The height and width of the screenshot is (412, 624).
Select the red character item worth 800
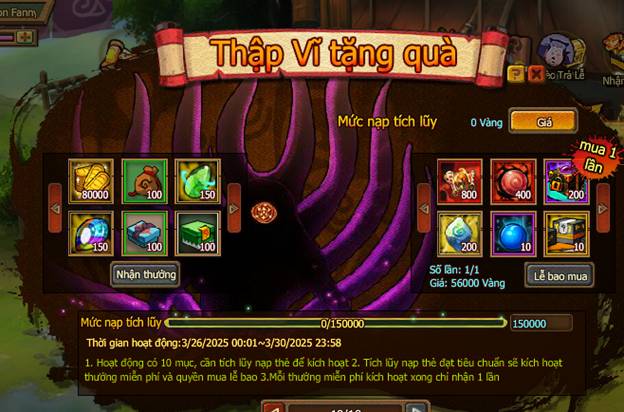tap(460, 180)
